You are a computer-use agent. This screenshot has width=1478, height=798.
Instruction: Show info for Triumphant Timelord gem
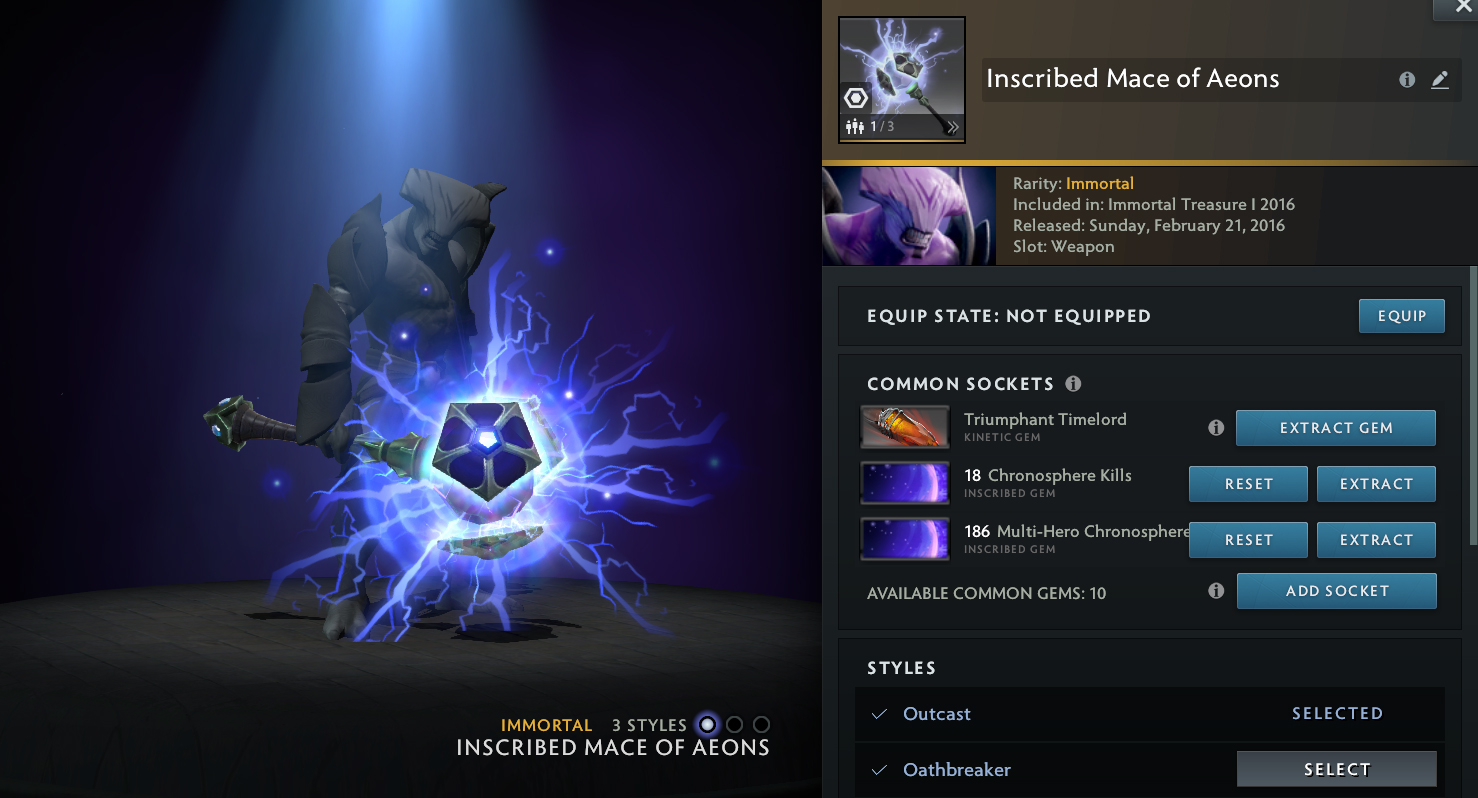[x=1216, y=428]
